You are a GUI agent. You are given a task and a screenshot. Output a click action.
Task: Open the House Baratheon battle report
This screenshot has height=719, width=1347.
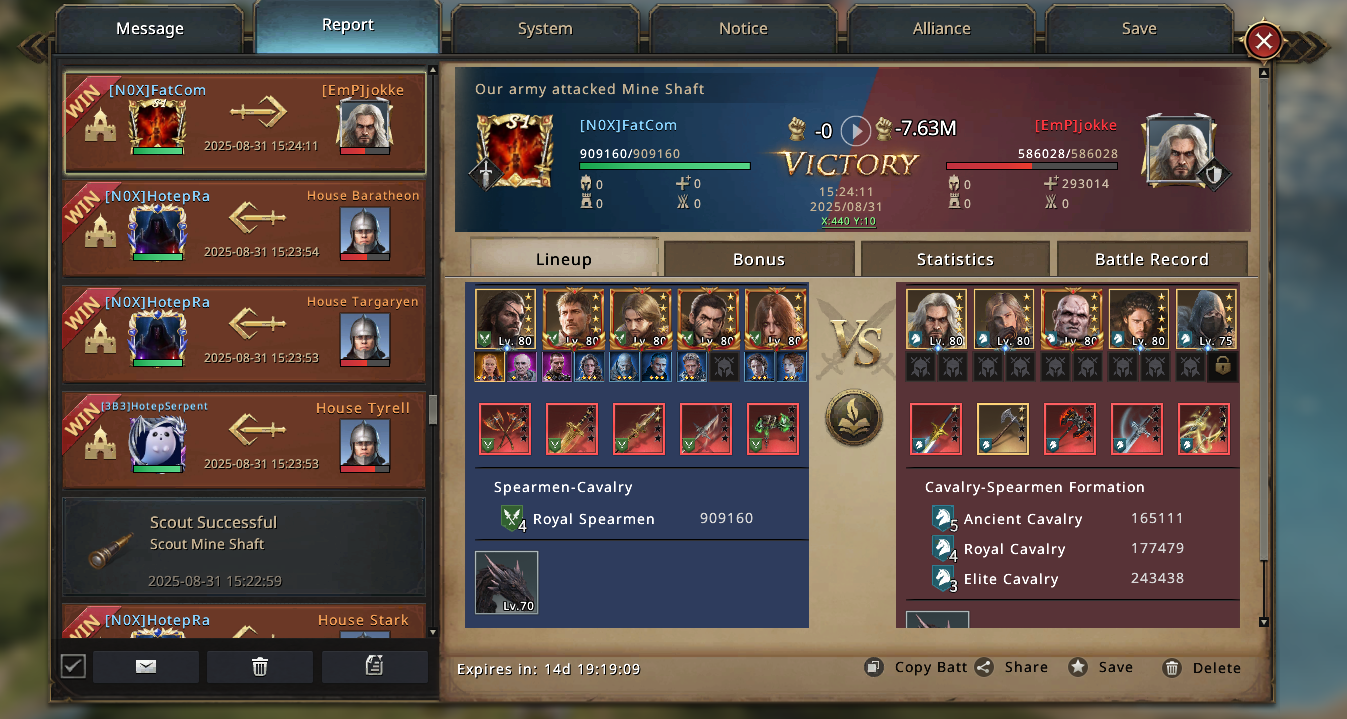(x=244, y=228)
